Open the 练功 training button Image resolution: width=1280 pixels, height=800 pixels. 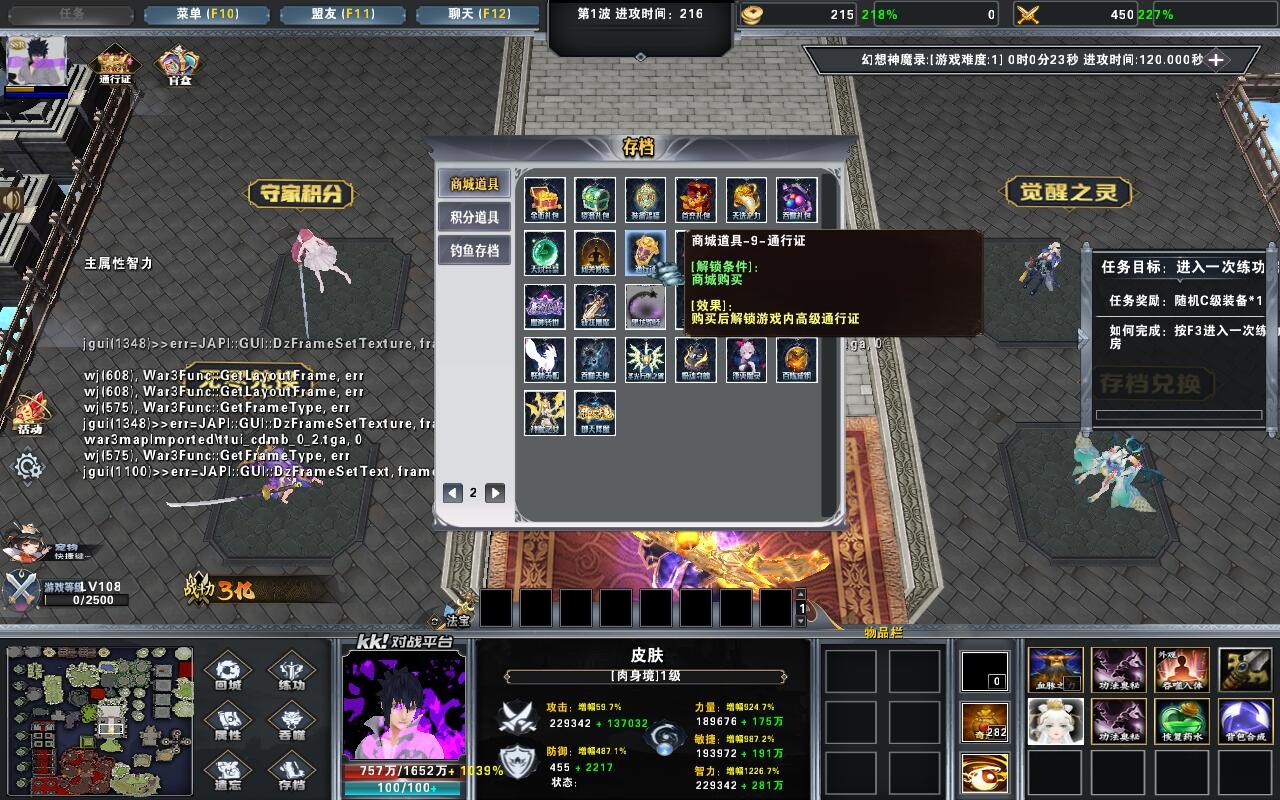coord(292,672)
